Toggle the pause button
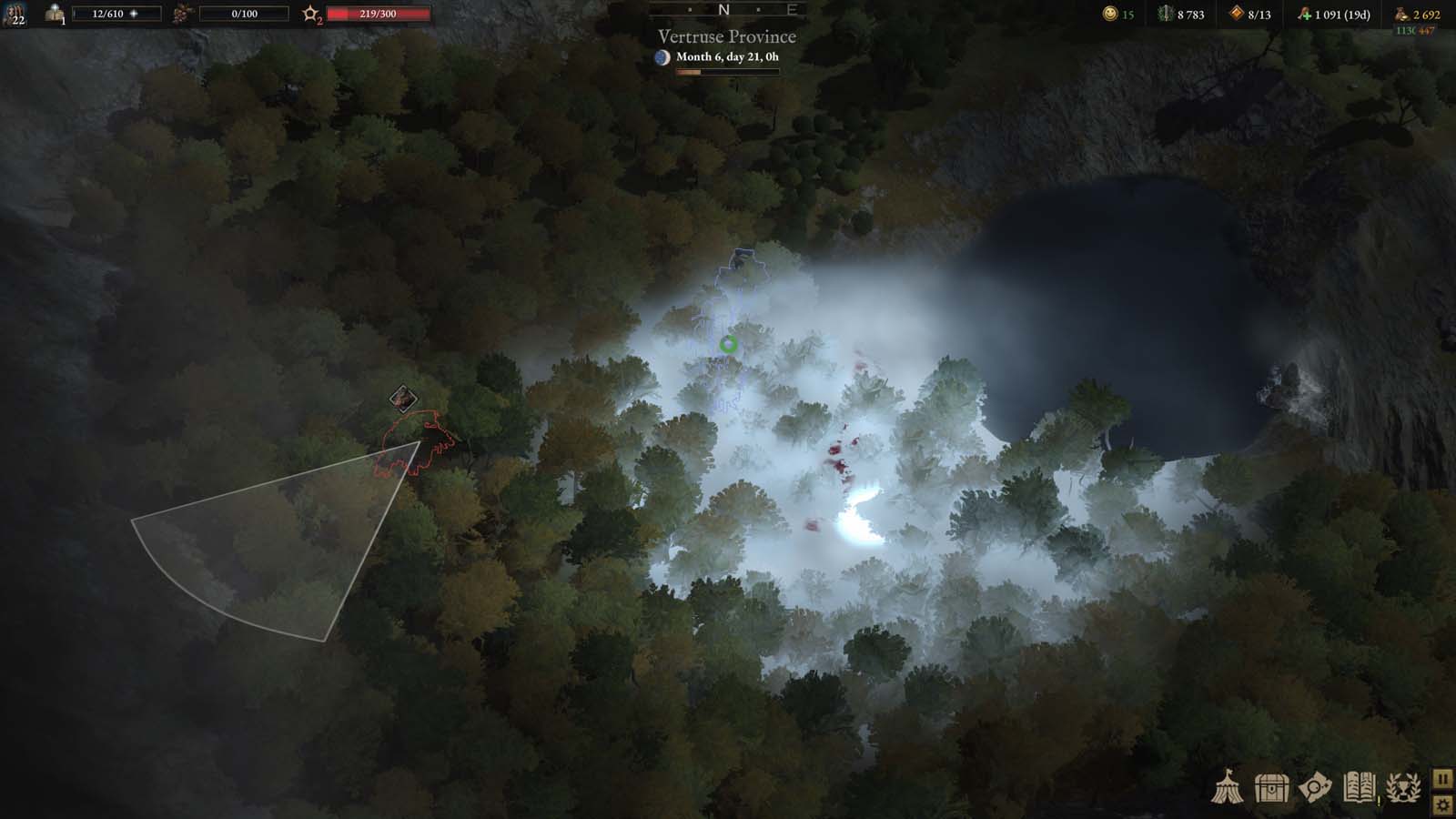The image size is (1456, 819). click(x=1443, y=778)
